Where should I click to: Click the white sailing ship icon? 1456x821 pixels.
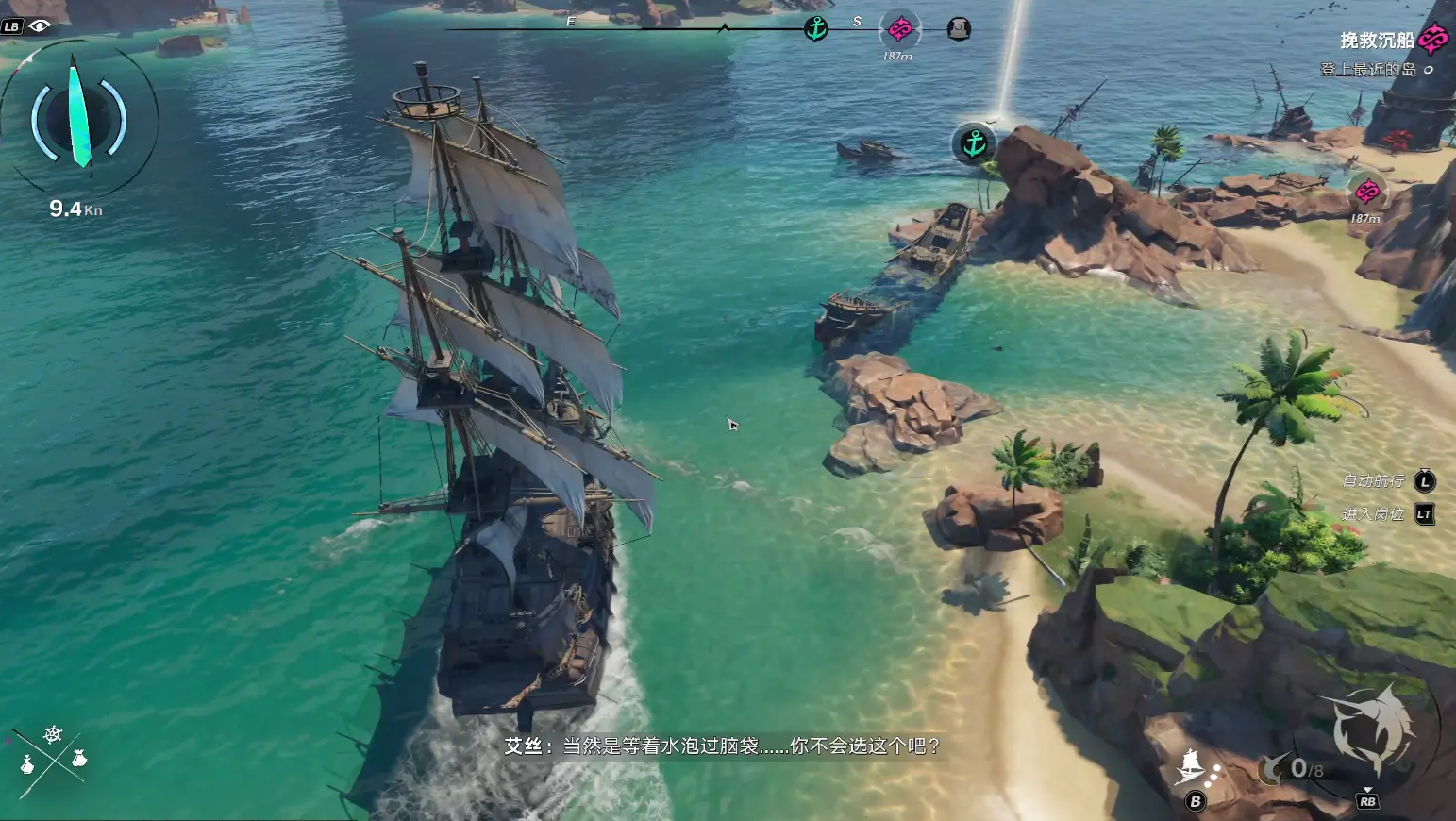coord(1192,765)
